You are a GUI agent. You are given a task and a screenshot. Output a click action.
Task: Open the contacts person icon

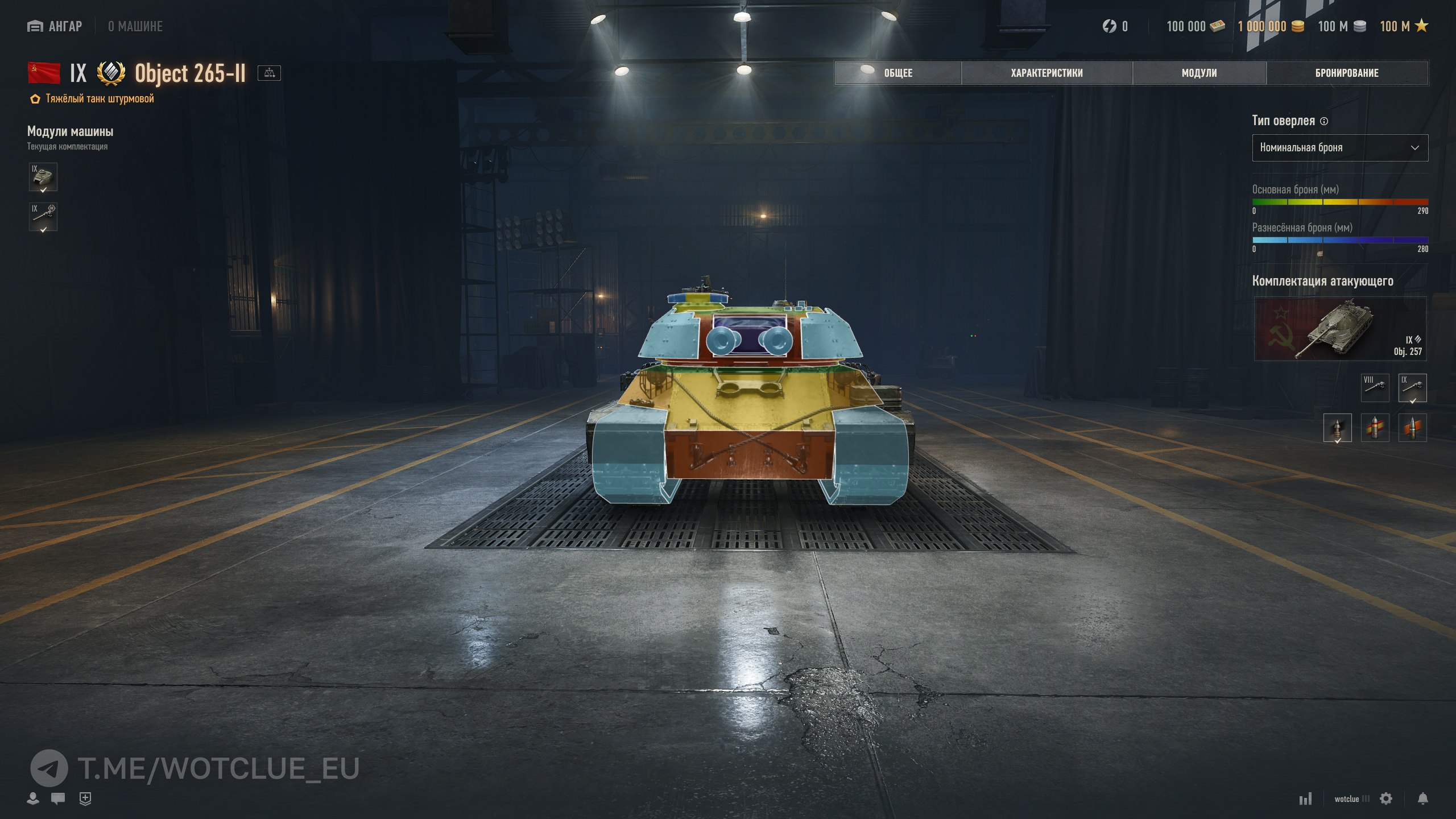click(33, 799)
